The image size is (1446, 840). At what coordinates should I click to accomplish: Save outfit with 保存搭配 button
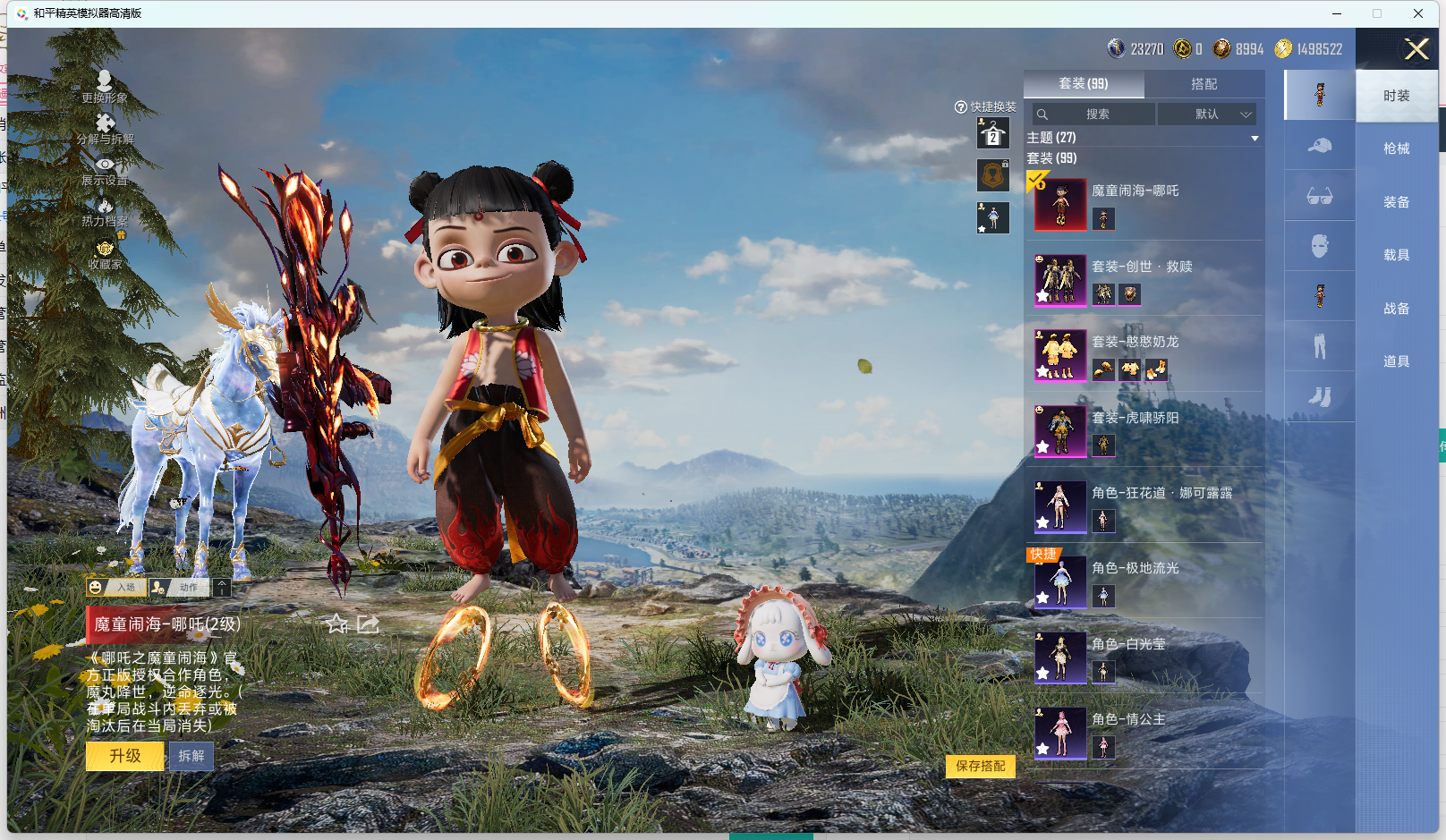[980, 766]
